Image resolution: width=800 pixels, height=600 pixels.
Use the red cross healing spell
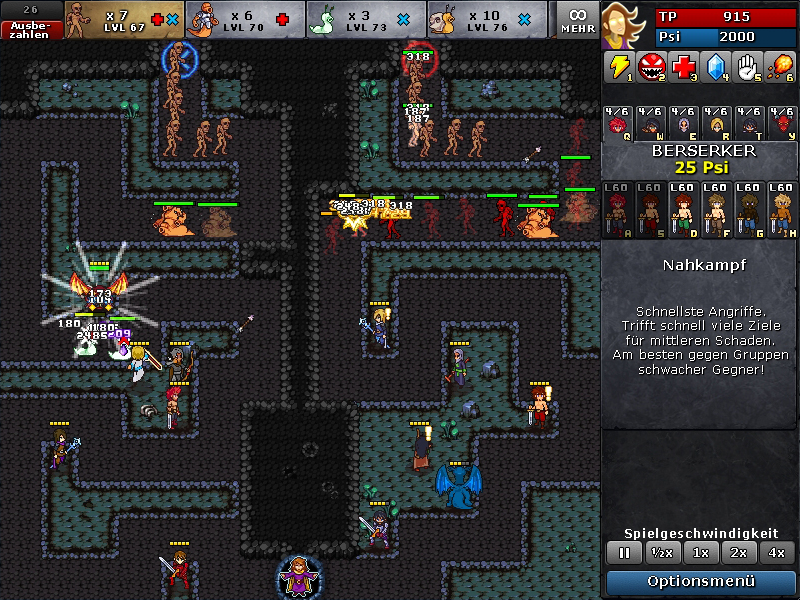pyautogui.click(x=683, y=67)
